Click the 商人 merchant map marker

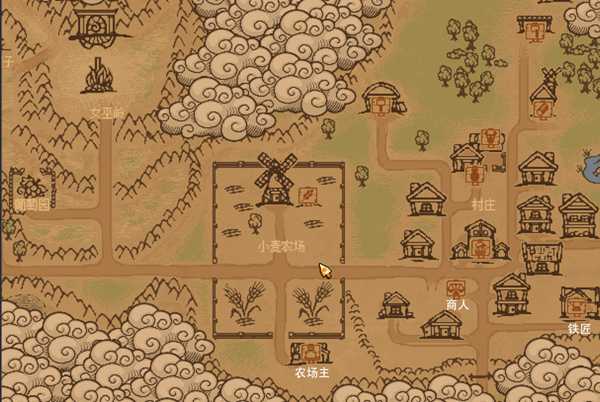point(456,288)
